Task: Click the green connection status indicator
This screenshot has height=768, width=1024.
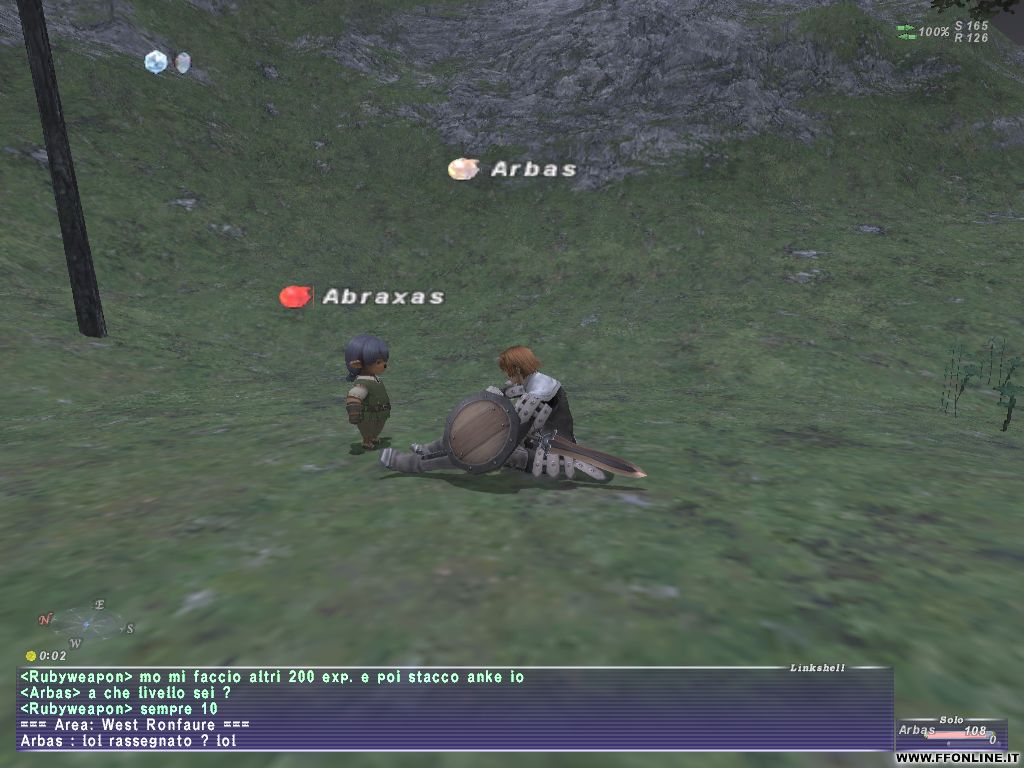Action: pos(906,32)
